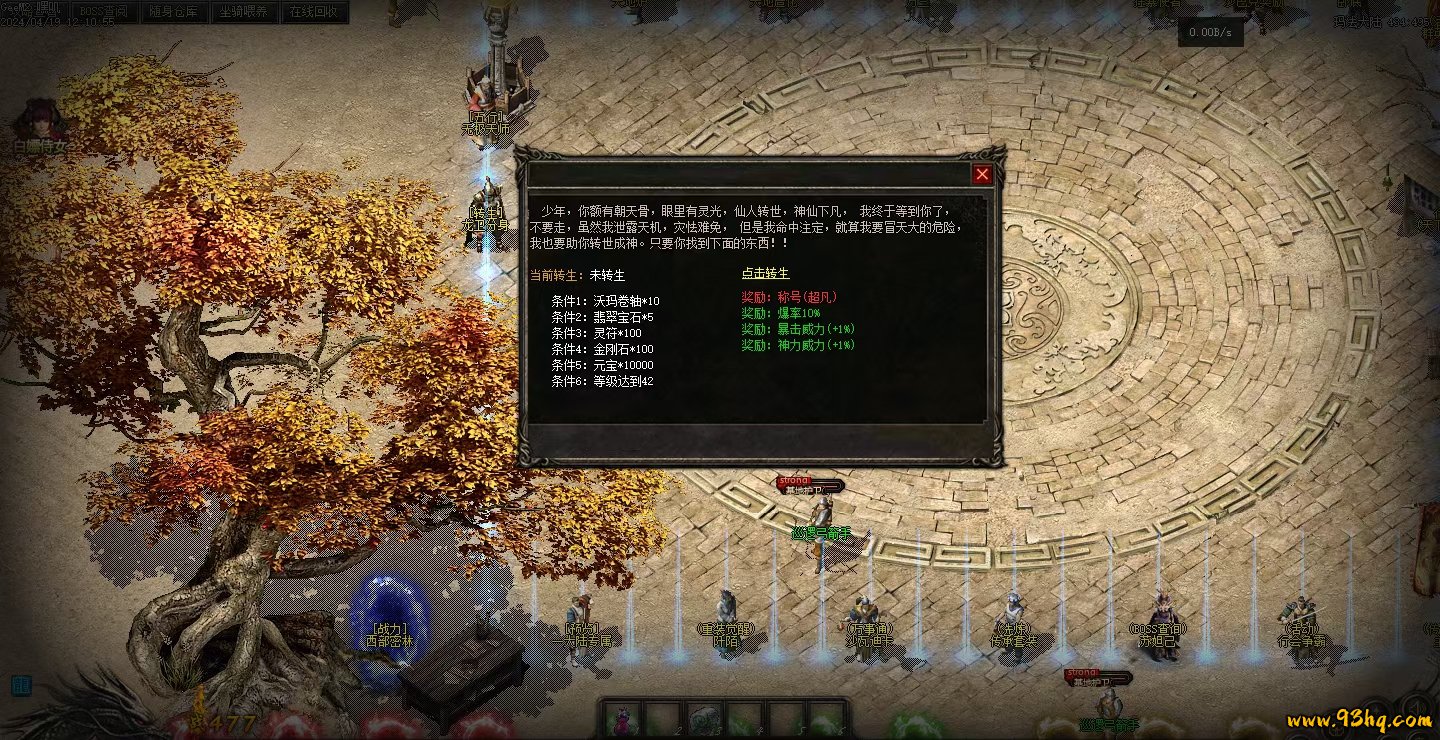The height and width of the screenshot is (740, 1440).
Task: Use the red potion in hotbar slot 1
Action: pos(621,718)
